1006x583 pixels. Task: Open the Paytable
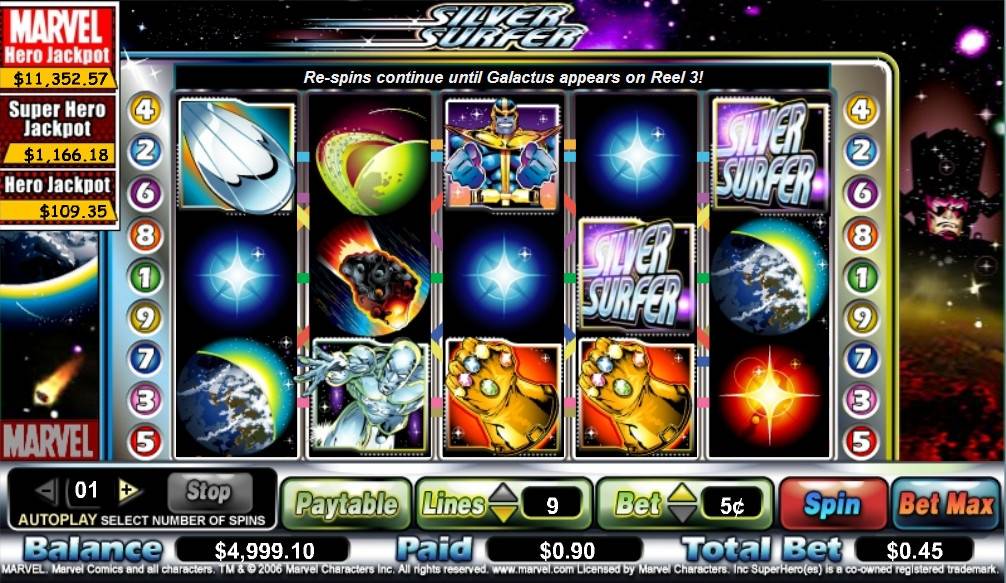tap(346, 504)
